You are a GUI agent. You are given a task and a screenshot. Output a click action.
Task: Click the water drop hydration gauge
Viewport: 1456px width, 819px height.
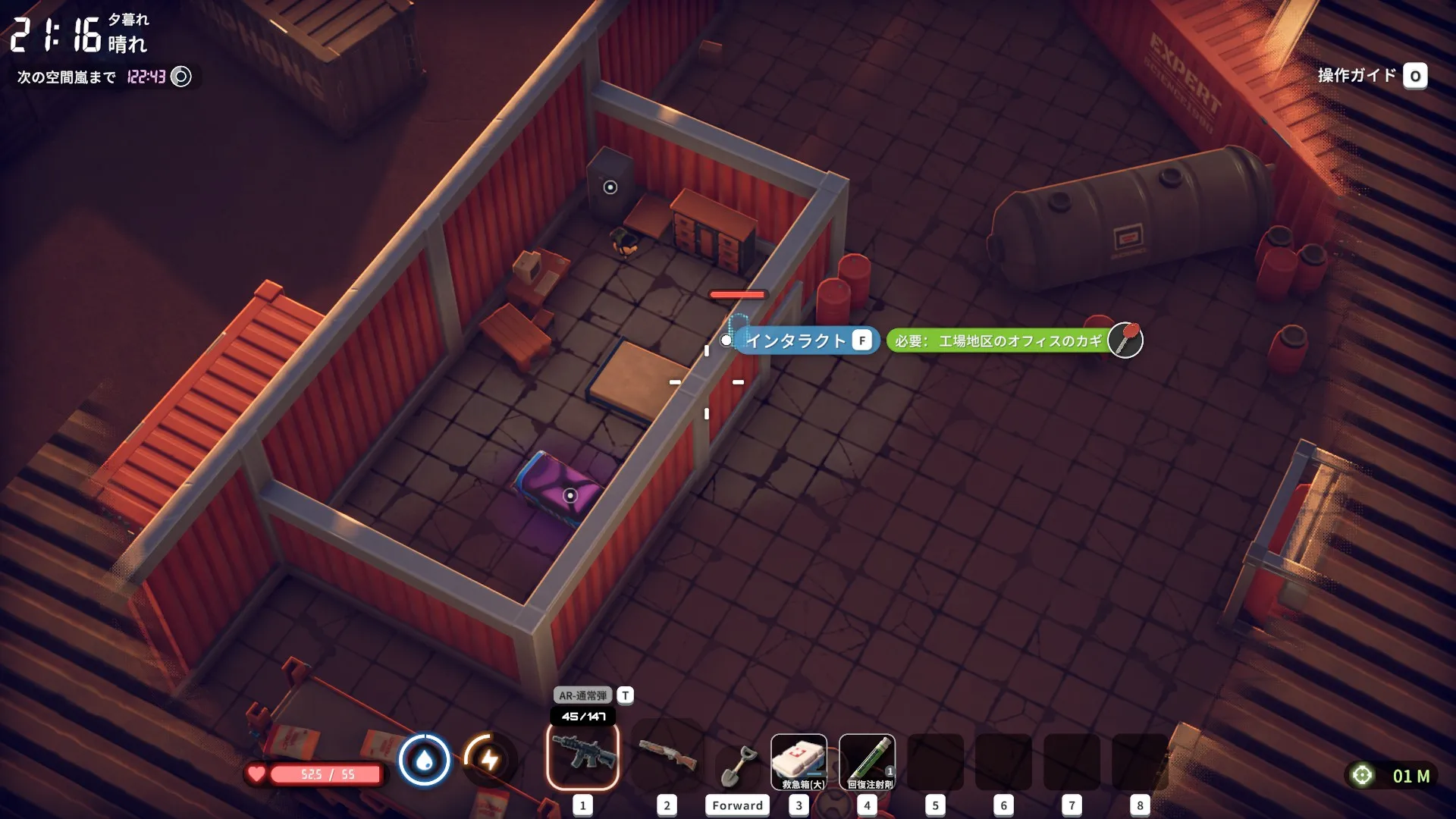(425, 759)
